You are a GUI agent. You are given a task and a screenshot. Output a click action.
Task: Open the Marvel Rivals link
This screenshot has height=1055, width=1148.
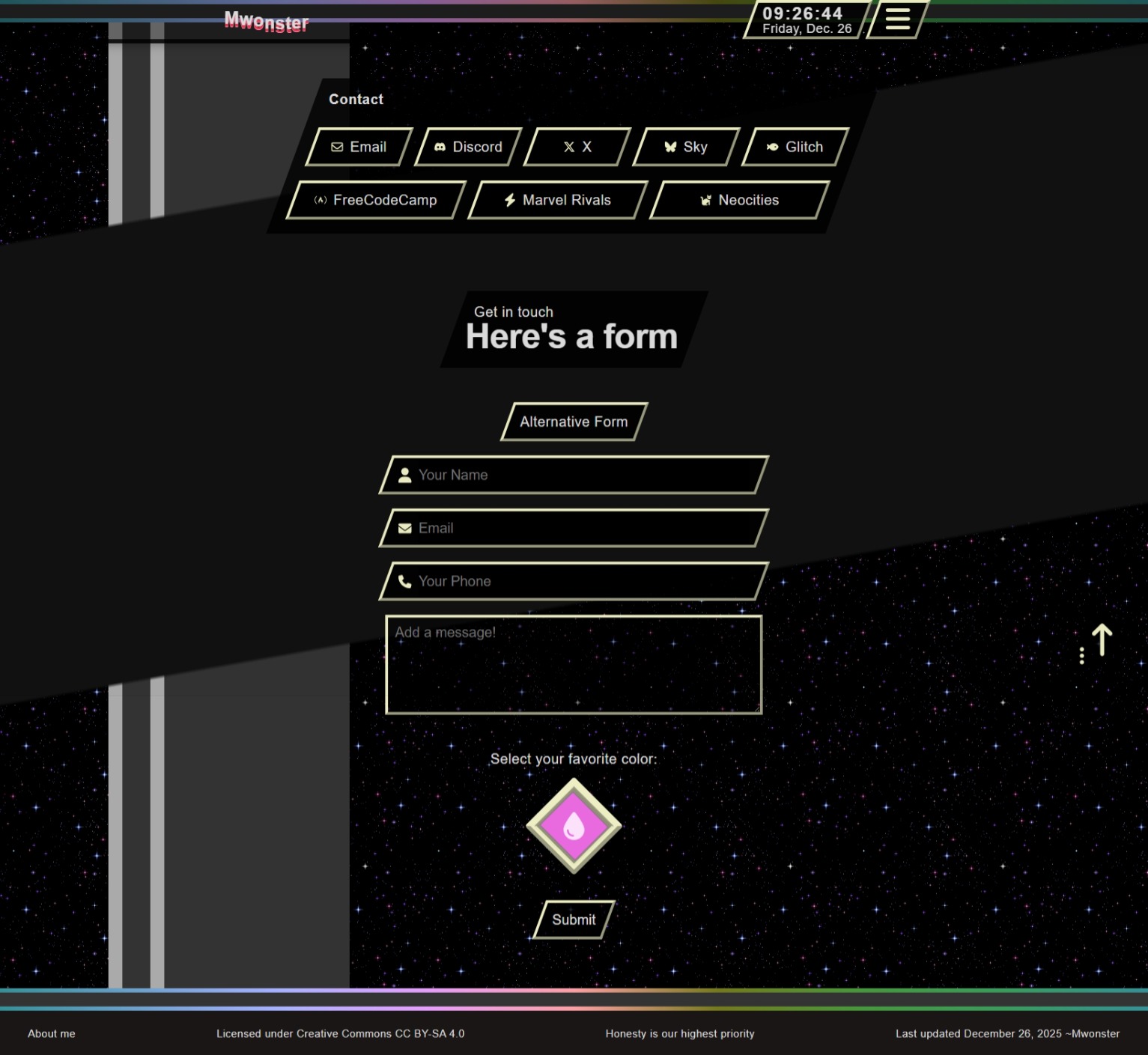click(x=558, y=200)
